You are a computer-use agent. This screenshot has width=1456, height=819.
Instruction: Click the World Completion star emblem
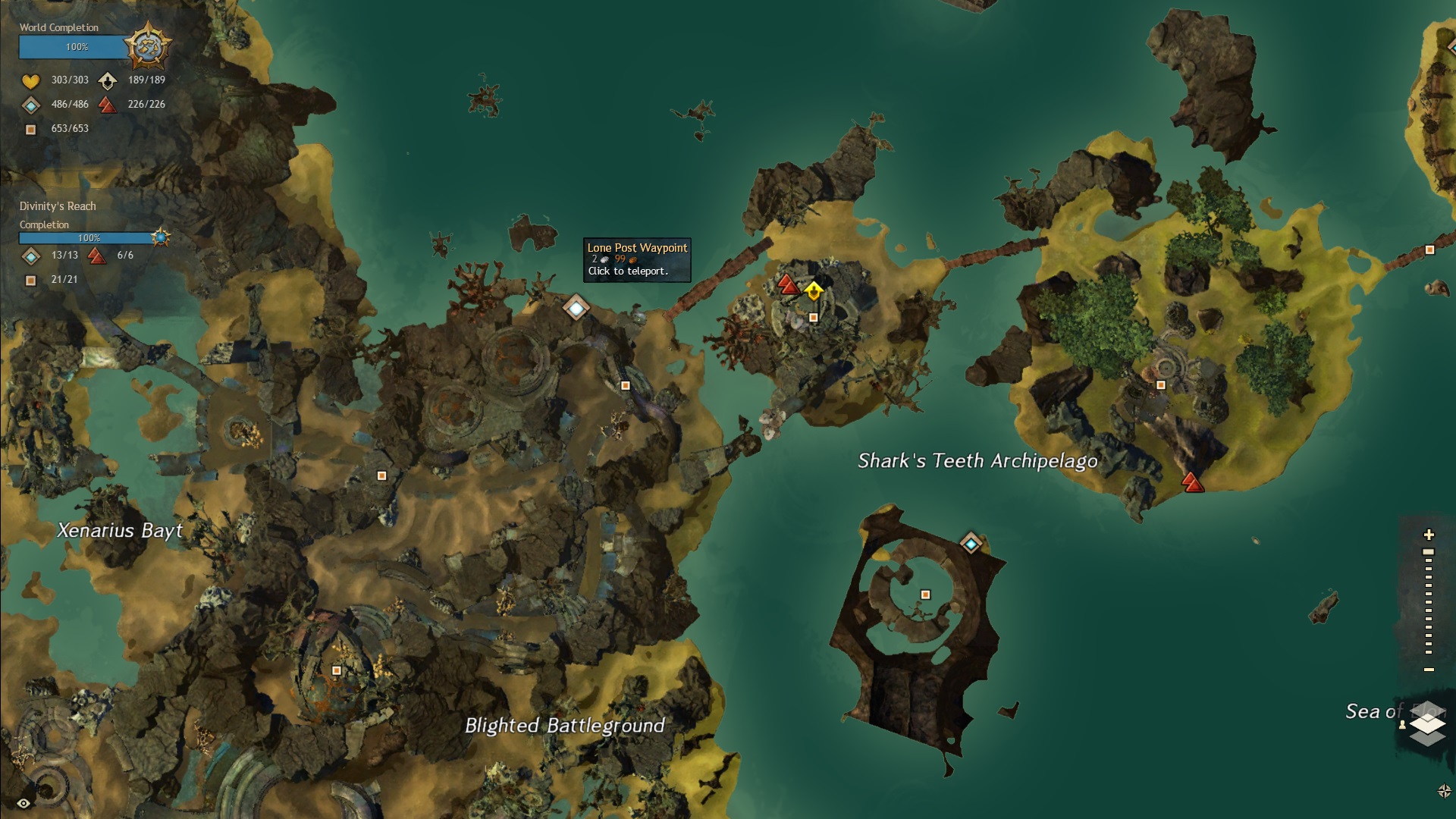point(147,46)
